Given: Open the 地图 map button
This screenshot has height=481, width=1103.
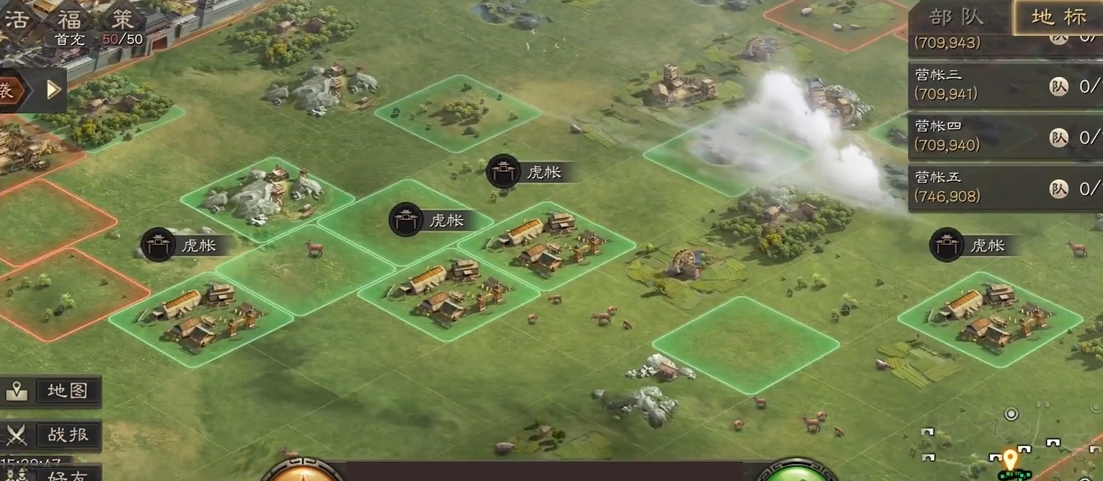Looking at the screenshot, I should 52,390.
